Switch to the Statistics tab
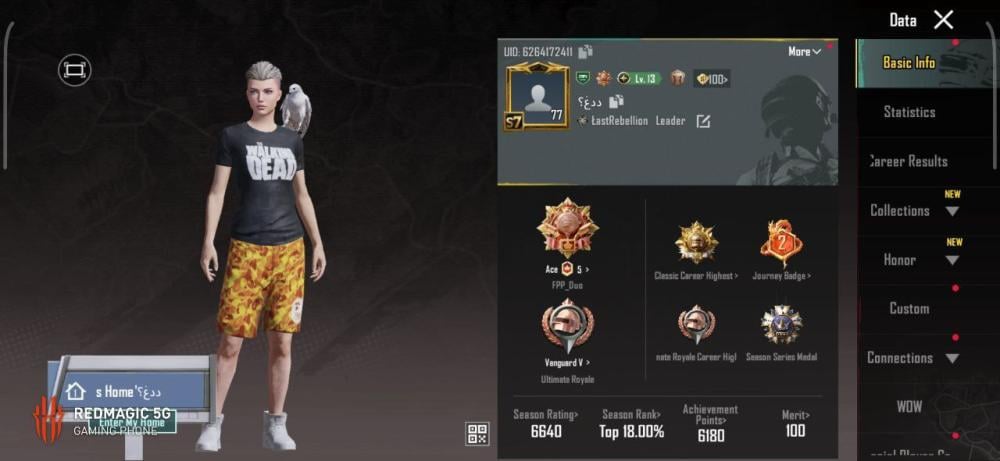Screen dimensions: 1000x461 909,112
